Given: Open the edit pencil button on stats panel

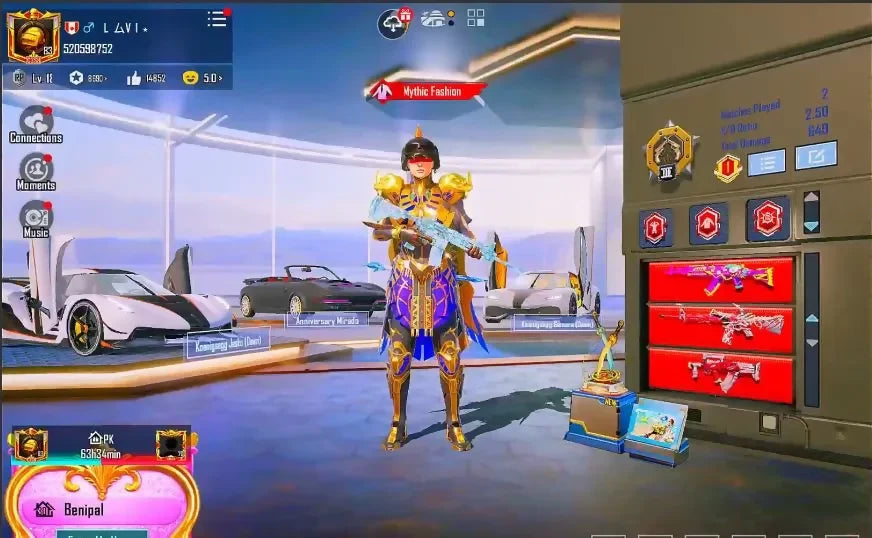Looking at the screenshot, I should 816,156.
